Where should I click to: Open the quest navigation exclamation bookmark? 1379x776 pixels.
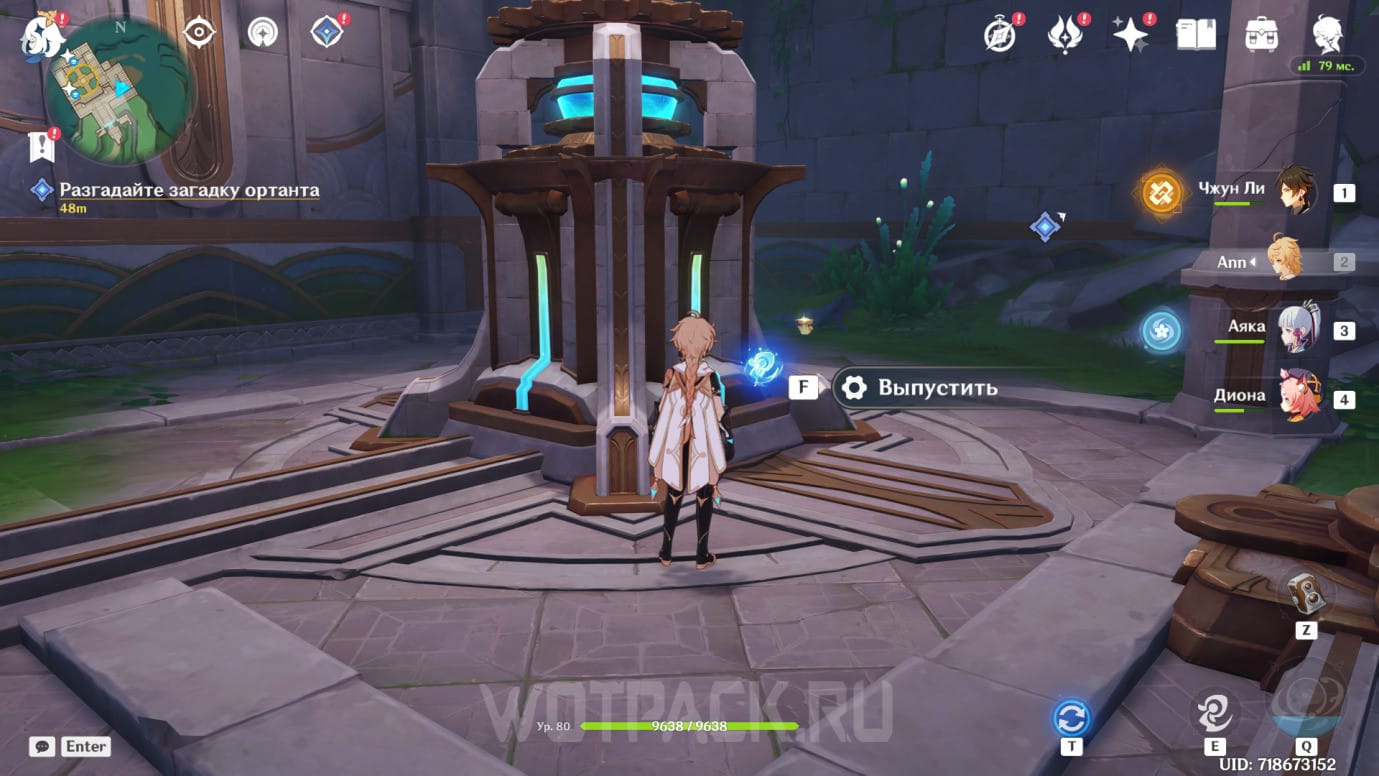tap(42, 146)
